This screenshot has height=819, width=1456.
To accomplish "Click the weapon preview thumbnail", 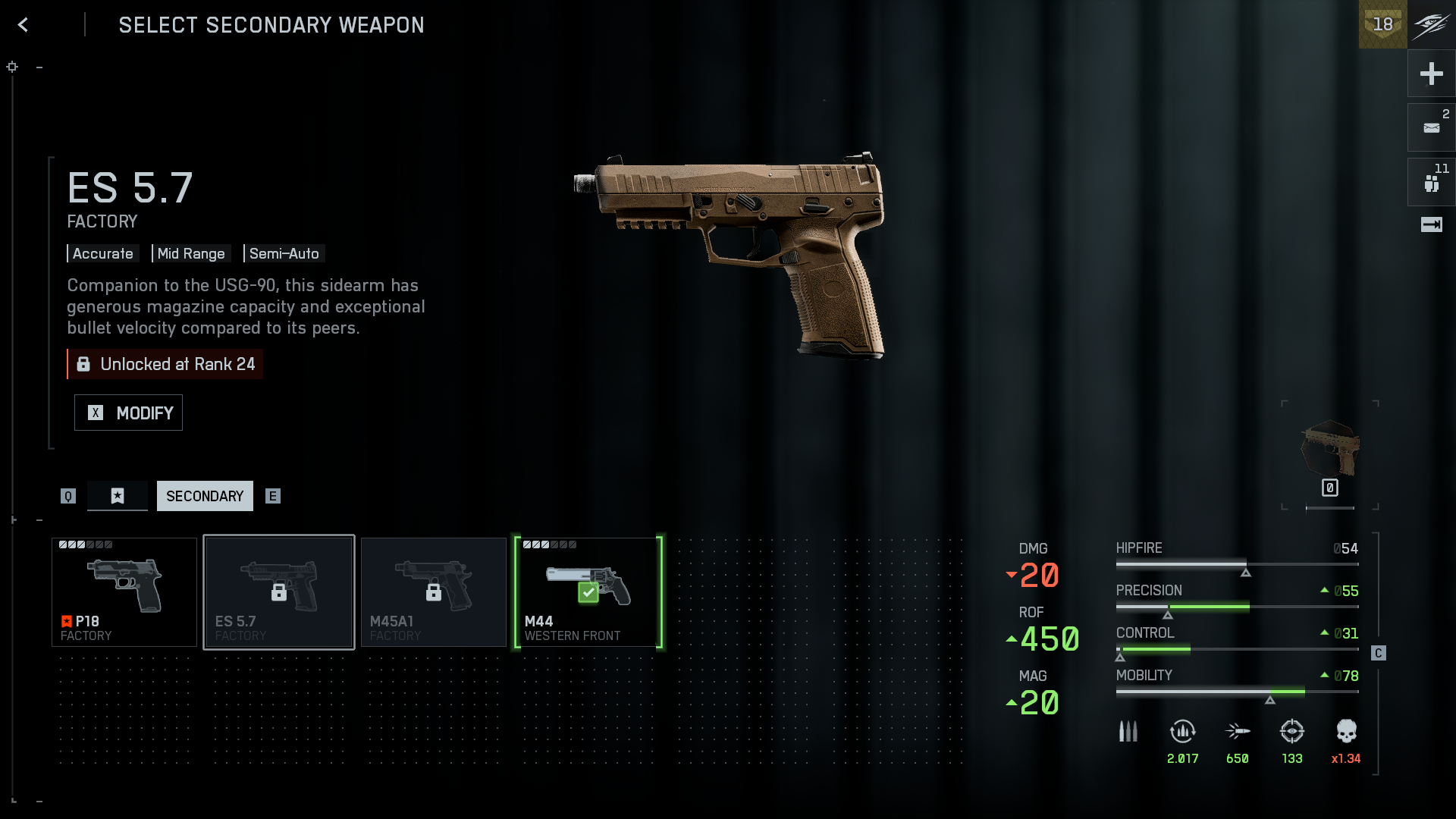I will pos(1330,449).
